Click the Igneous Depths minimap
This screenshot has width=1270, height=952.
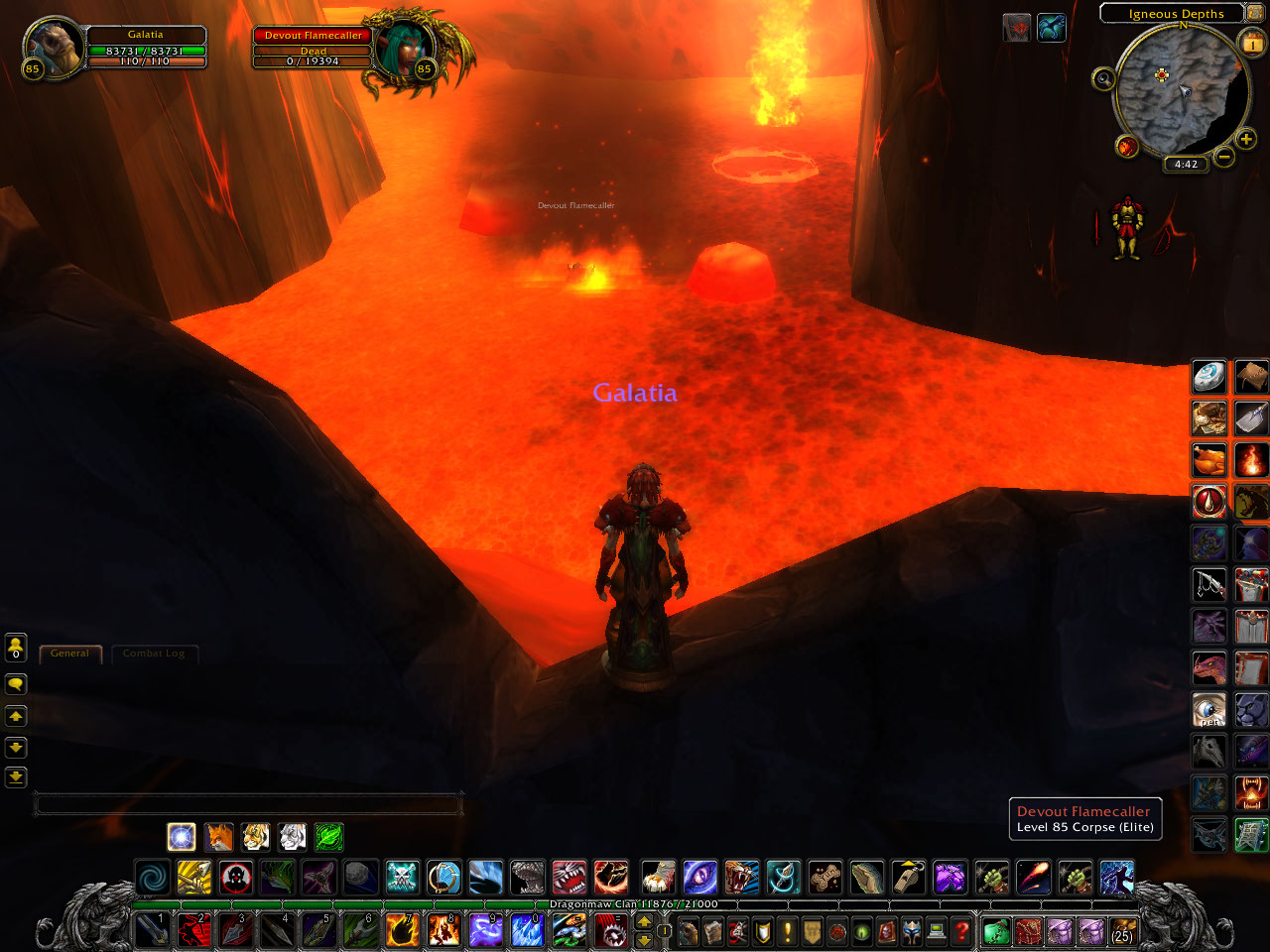click(1181, 91)
